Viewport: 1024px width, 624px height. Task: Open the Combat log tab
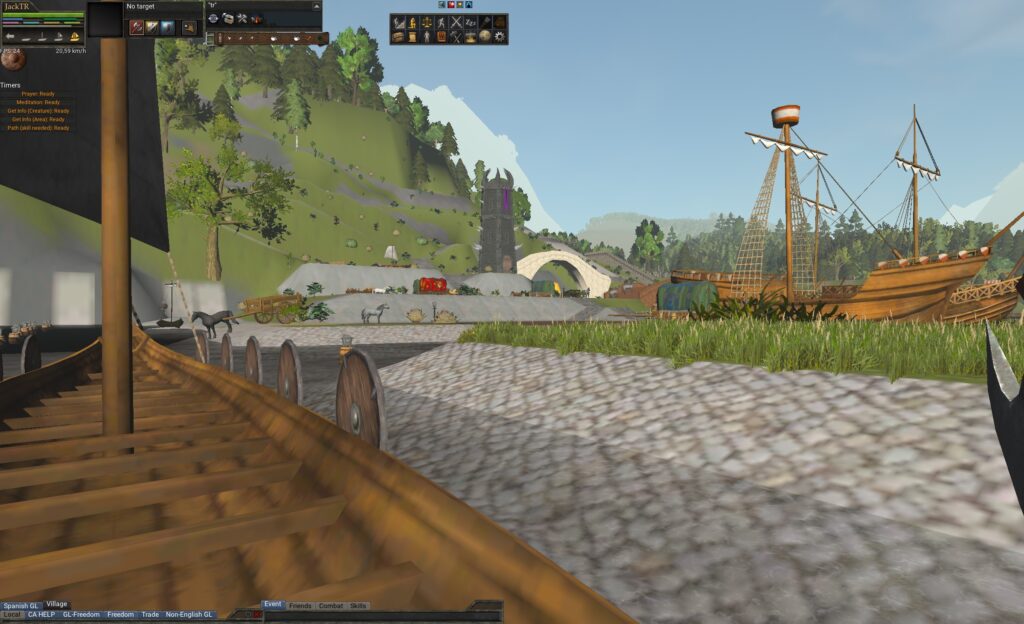point(331,606)
